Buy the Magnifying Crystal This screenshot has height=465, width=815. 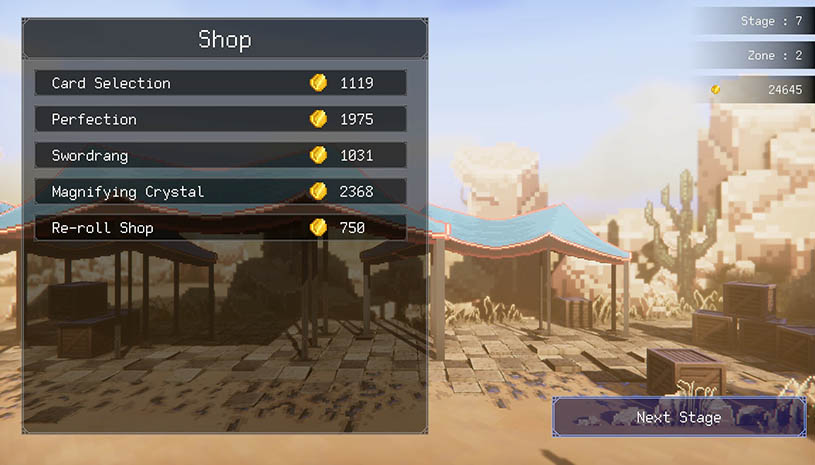(x=220, y=191)
